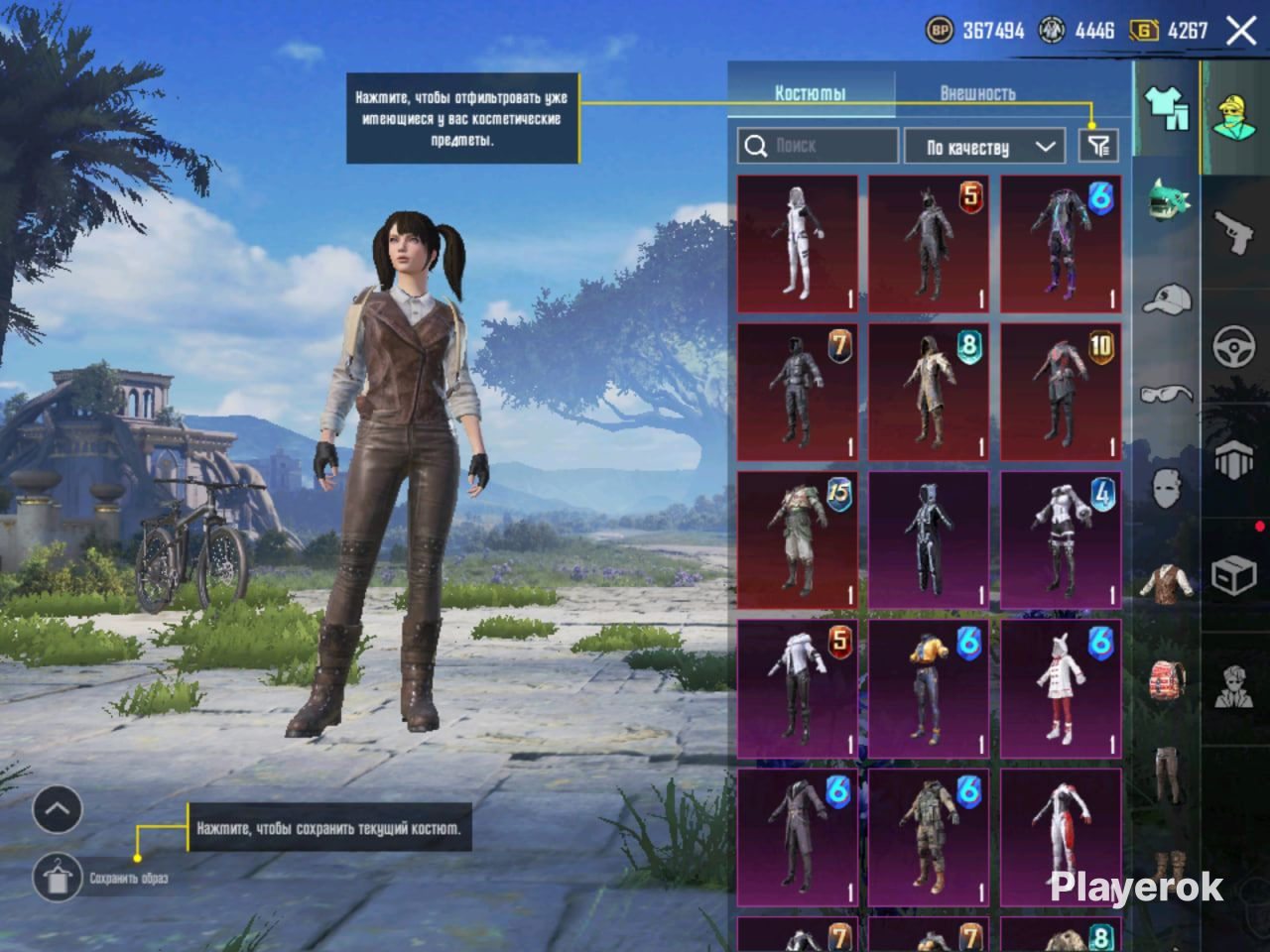Select the white hooded suit outfit
This screenshot has width=1270, height=952.
tap(798, 244)
